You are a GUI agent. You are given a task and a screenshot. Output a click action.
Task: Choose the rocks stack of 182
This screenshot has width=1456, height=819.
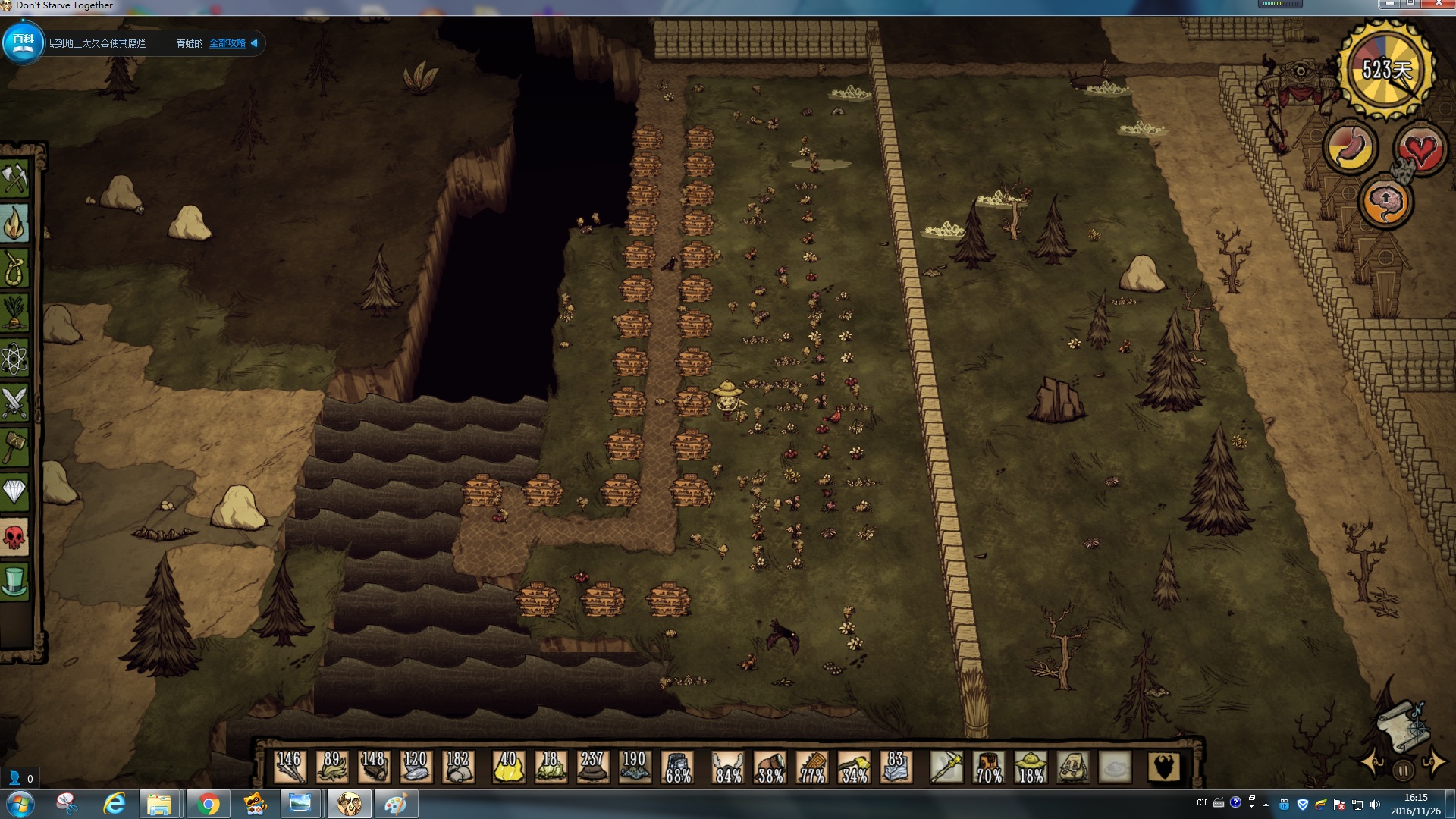pyautogui.click(x=457, y=767)
